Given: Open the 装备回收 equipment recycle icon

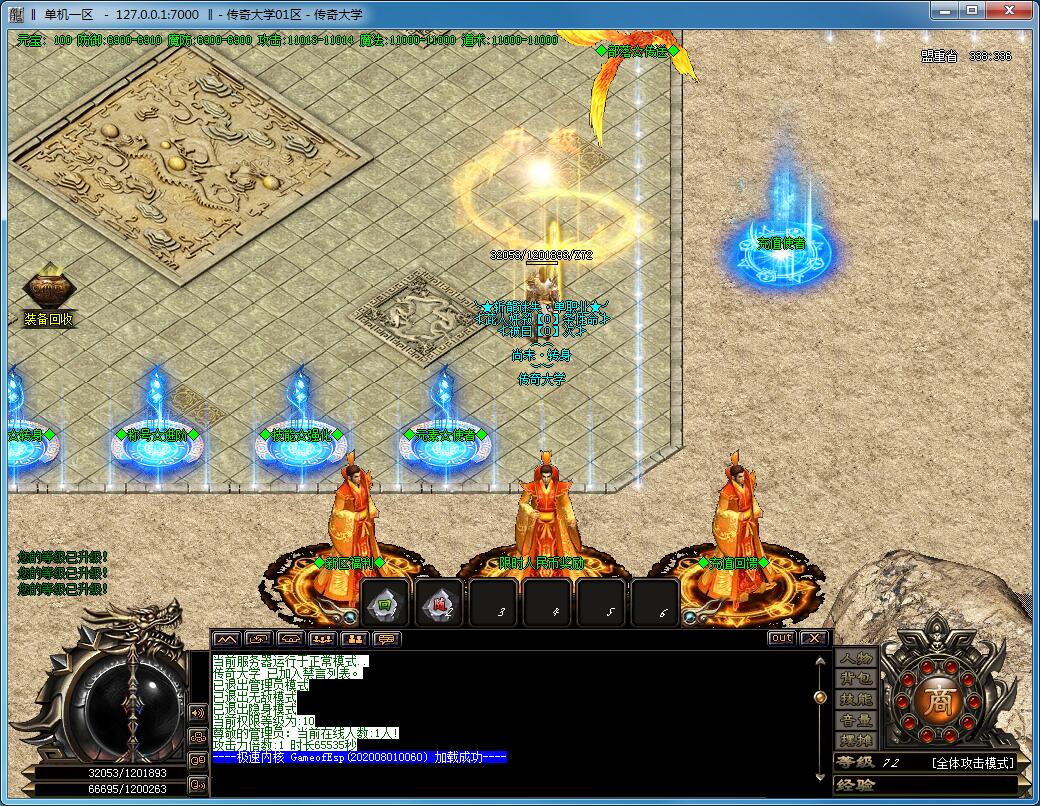Looking at the screenshot, I should coord(48,292).
